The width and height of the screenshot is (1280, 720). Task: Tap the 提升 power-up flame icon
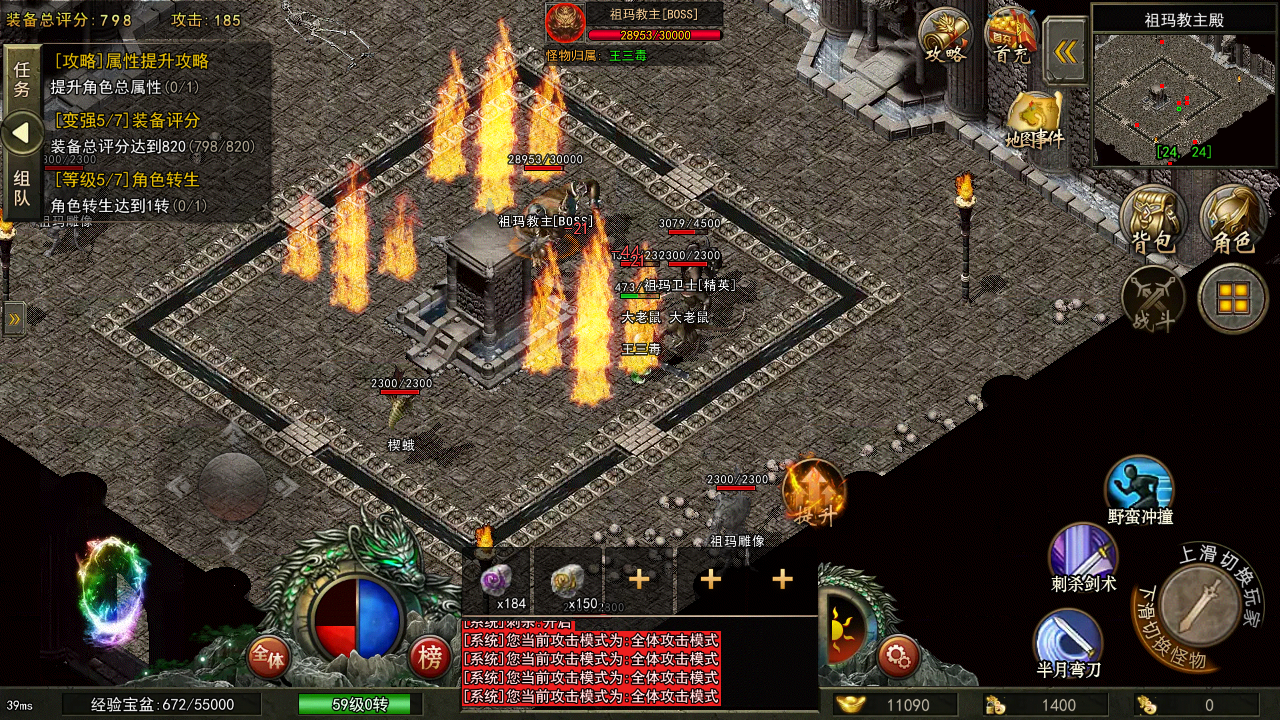coord(814,492)
